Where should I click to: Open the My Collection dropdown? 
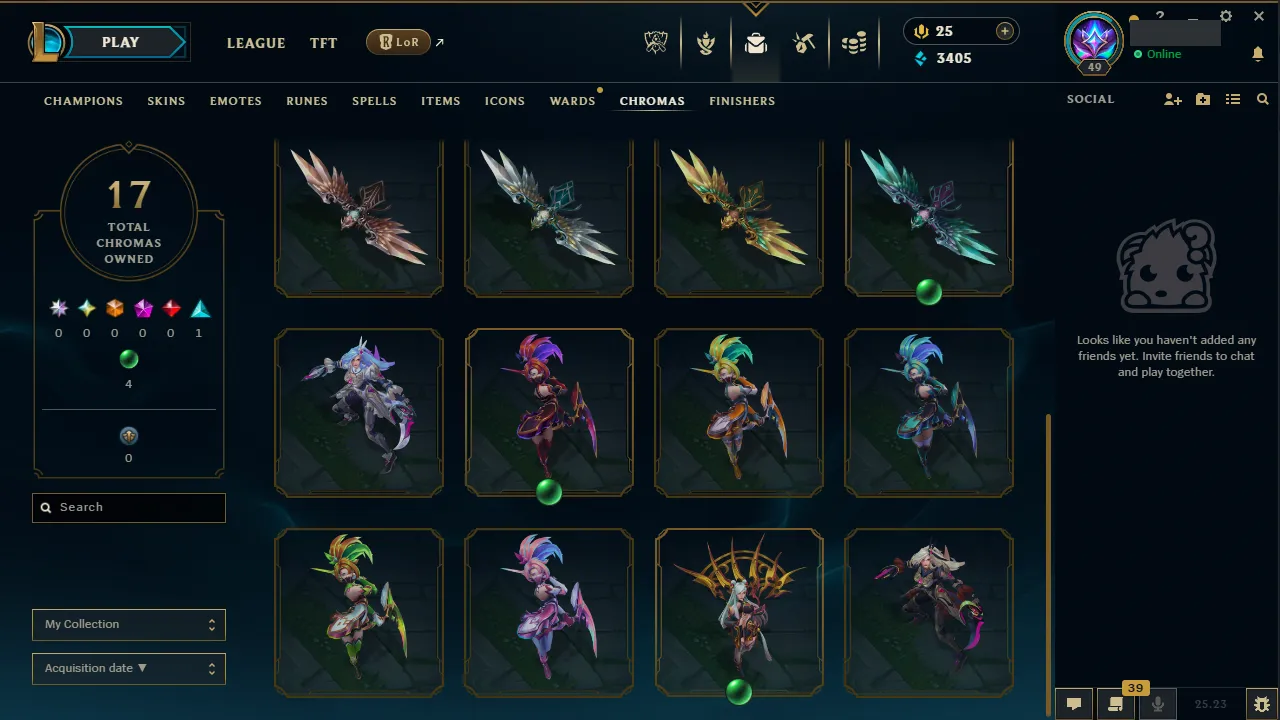click(128, 624)
